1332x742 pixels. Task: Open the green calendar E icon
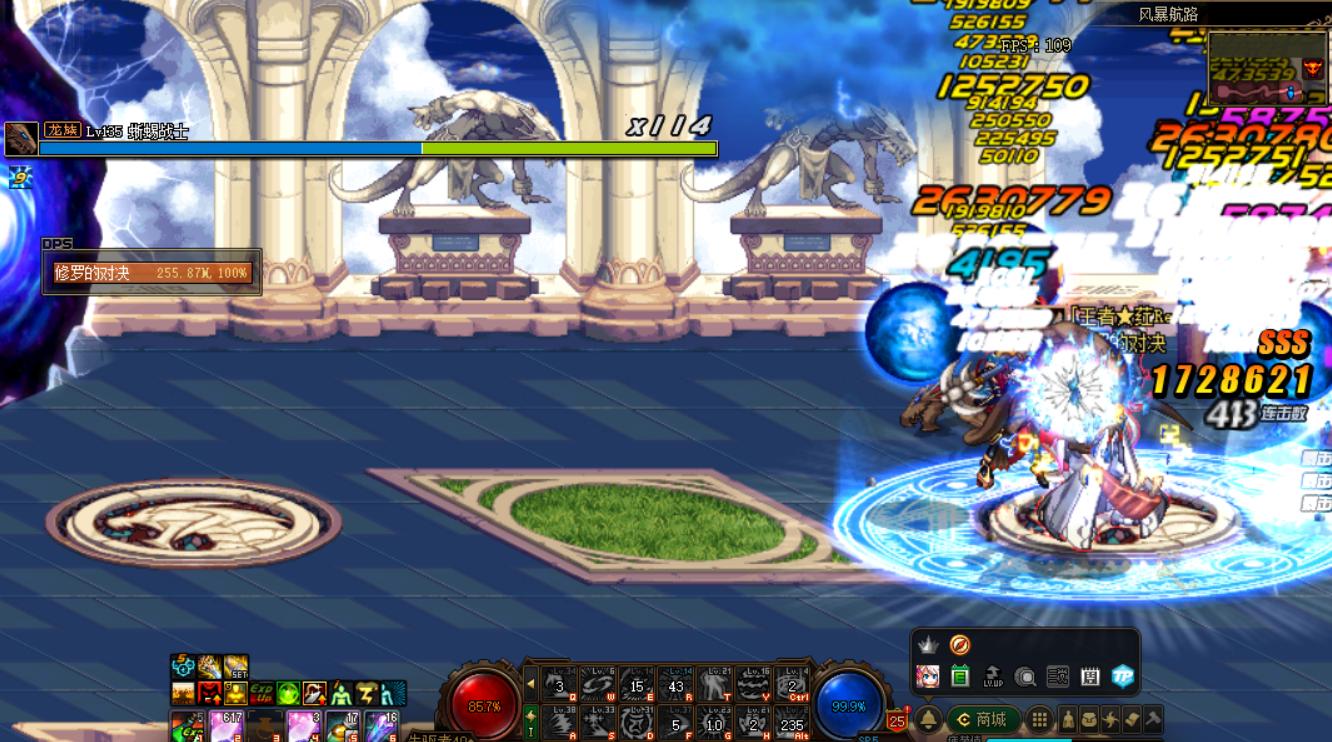960,676
